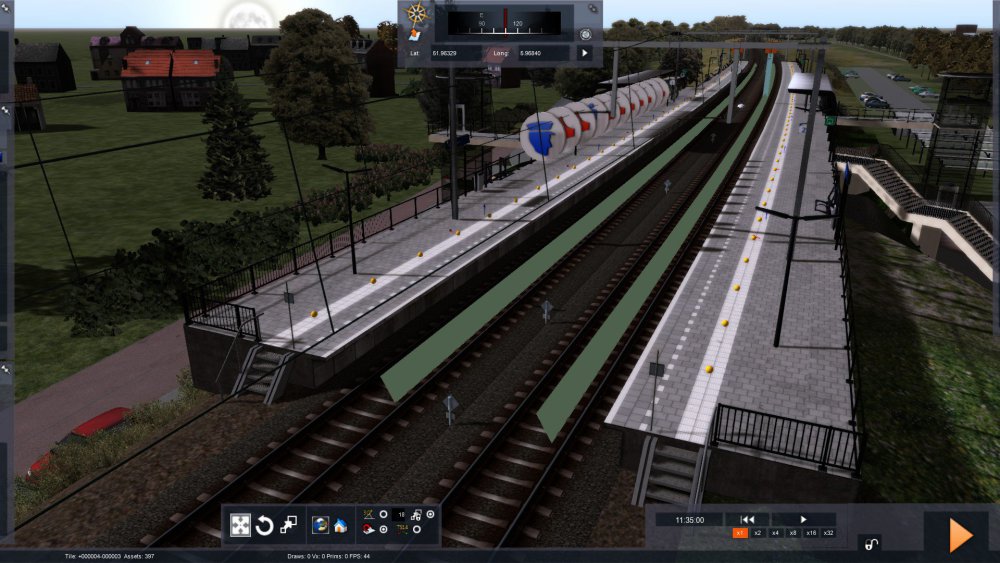Screen dimensions: 1000x563
Task: Set time speed to x2
Action: pyautogui.click(x=758, y=533)
